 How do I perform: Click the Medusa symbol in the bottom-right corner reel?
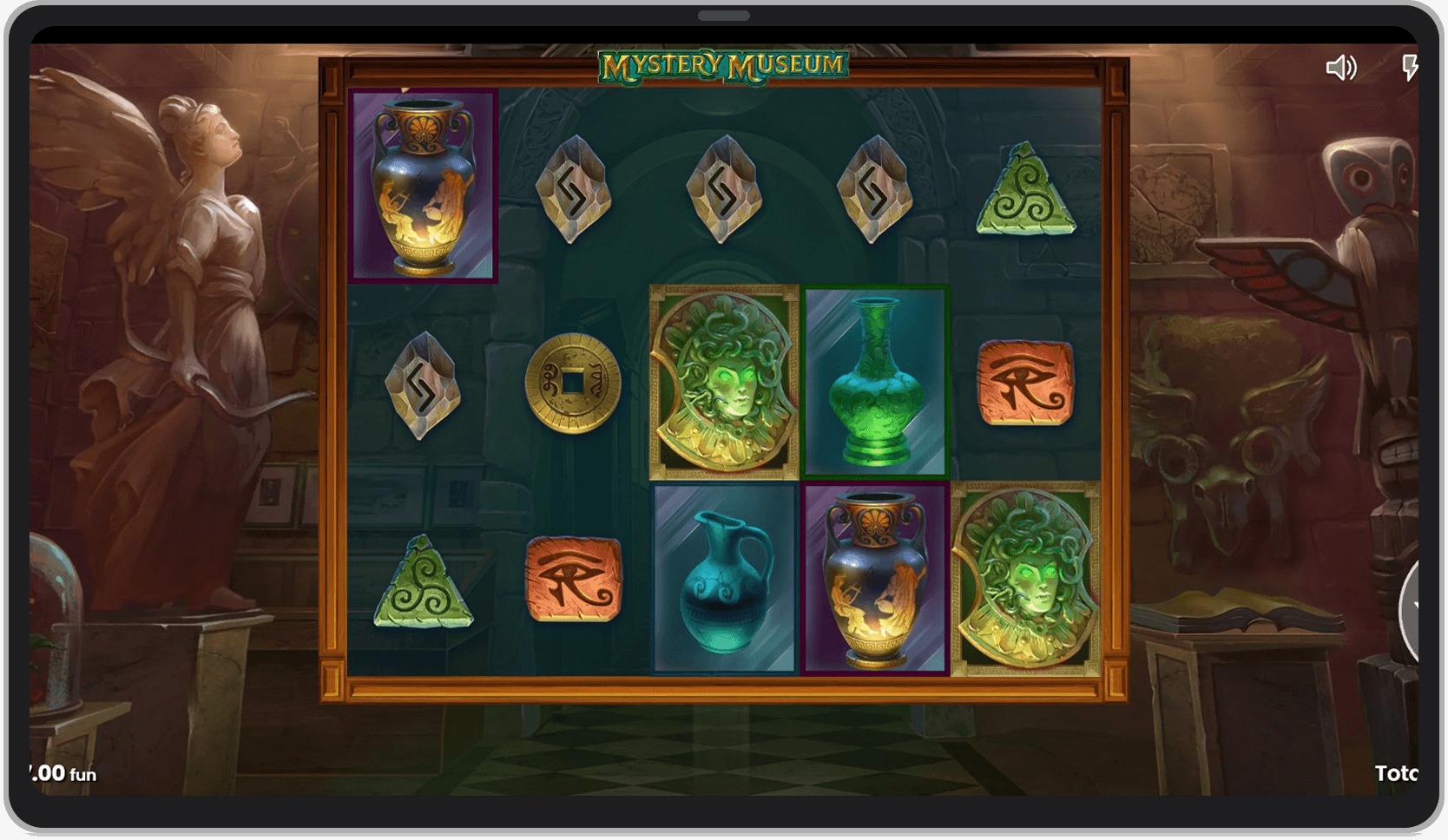1024,580
